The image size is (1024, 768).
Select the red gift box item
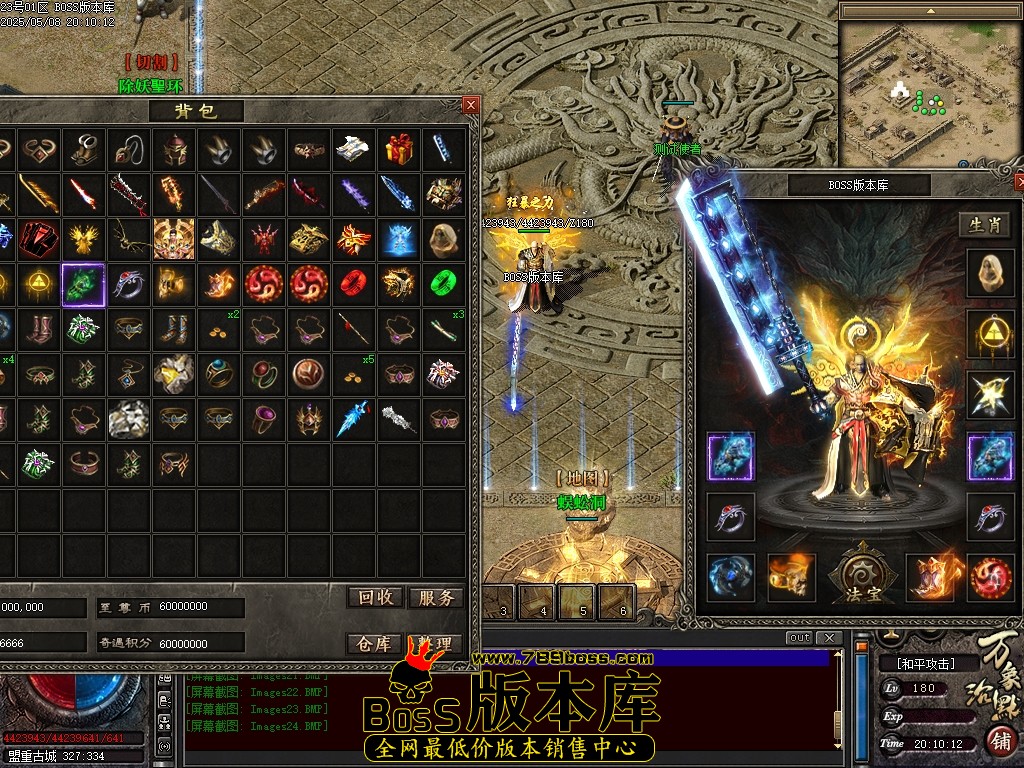coord(399,150)
